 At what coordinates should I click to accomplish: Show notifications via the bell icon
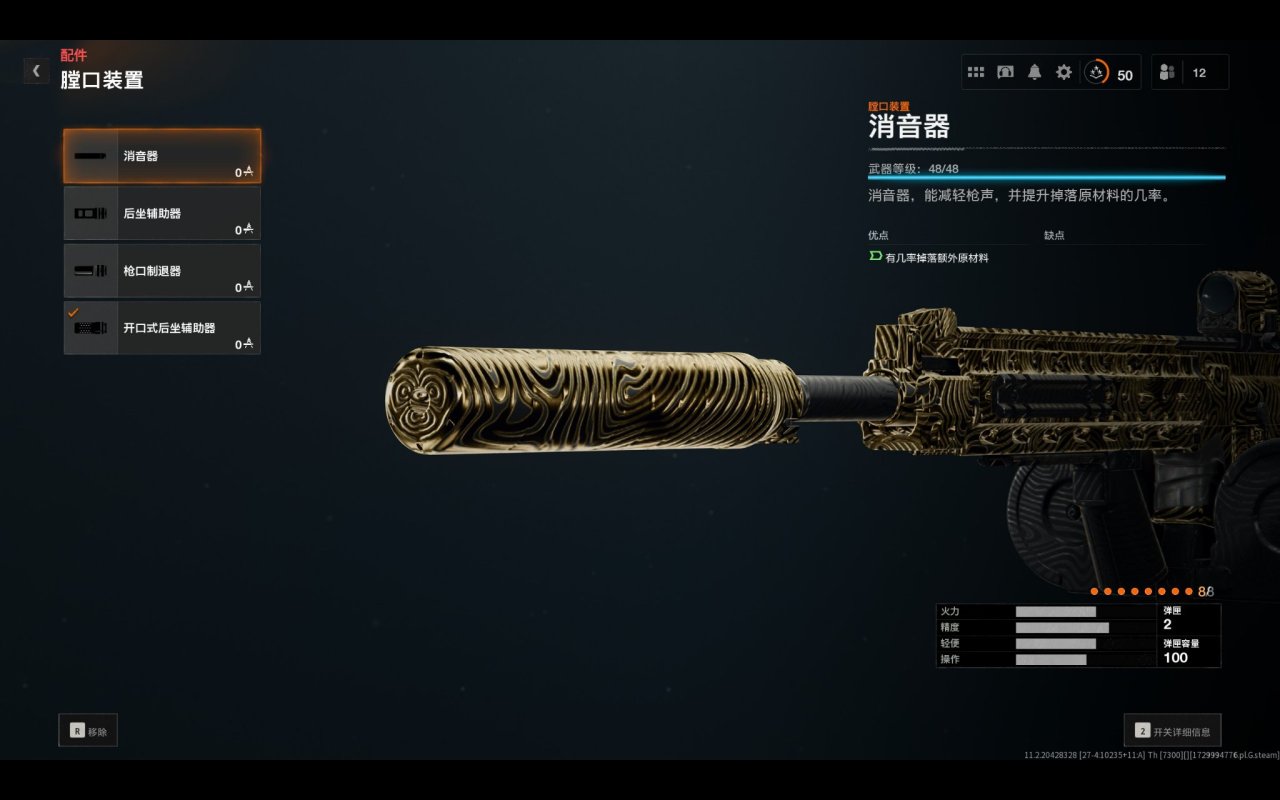click(1034, 72)
